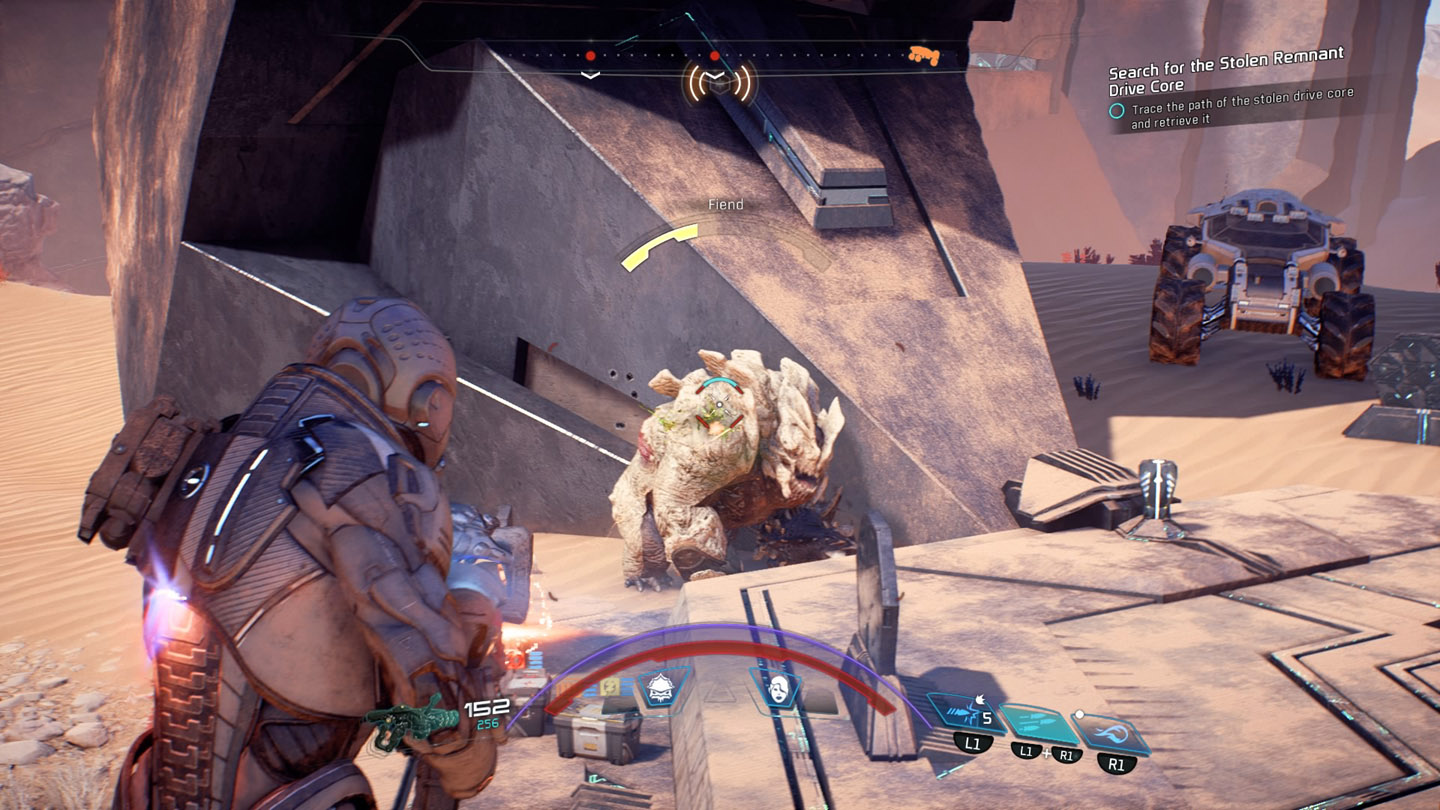Choose the female squadmate portrait icon
1440x810 pixels.
pyautogui.click(x=778, y=688)
